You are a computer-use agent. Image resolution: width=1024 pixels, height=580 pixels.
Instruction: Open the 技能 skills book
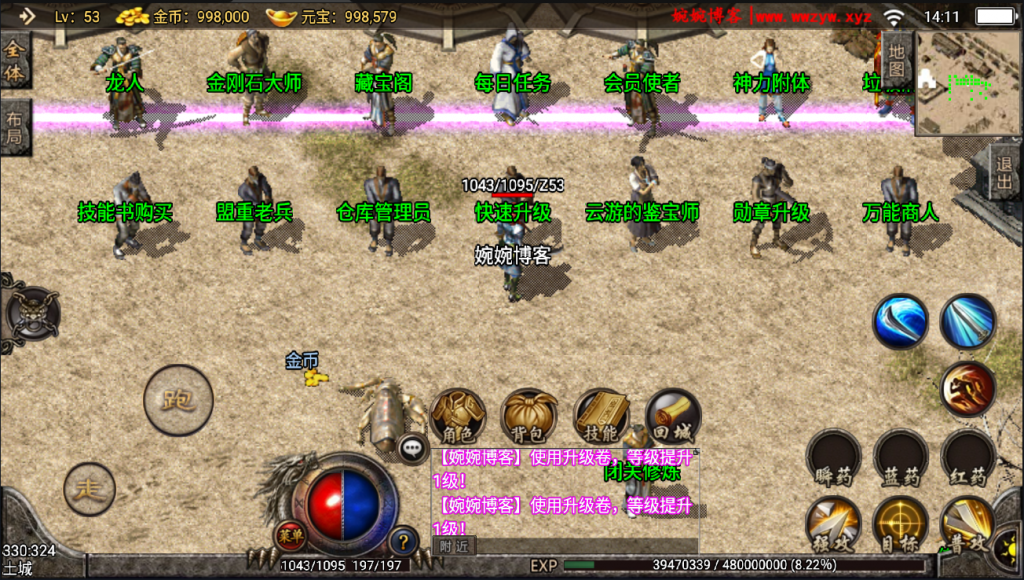602,416
